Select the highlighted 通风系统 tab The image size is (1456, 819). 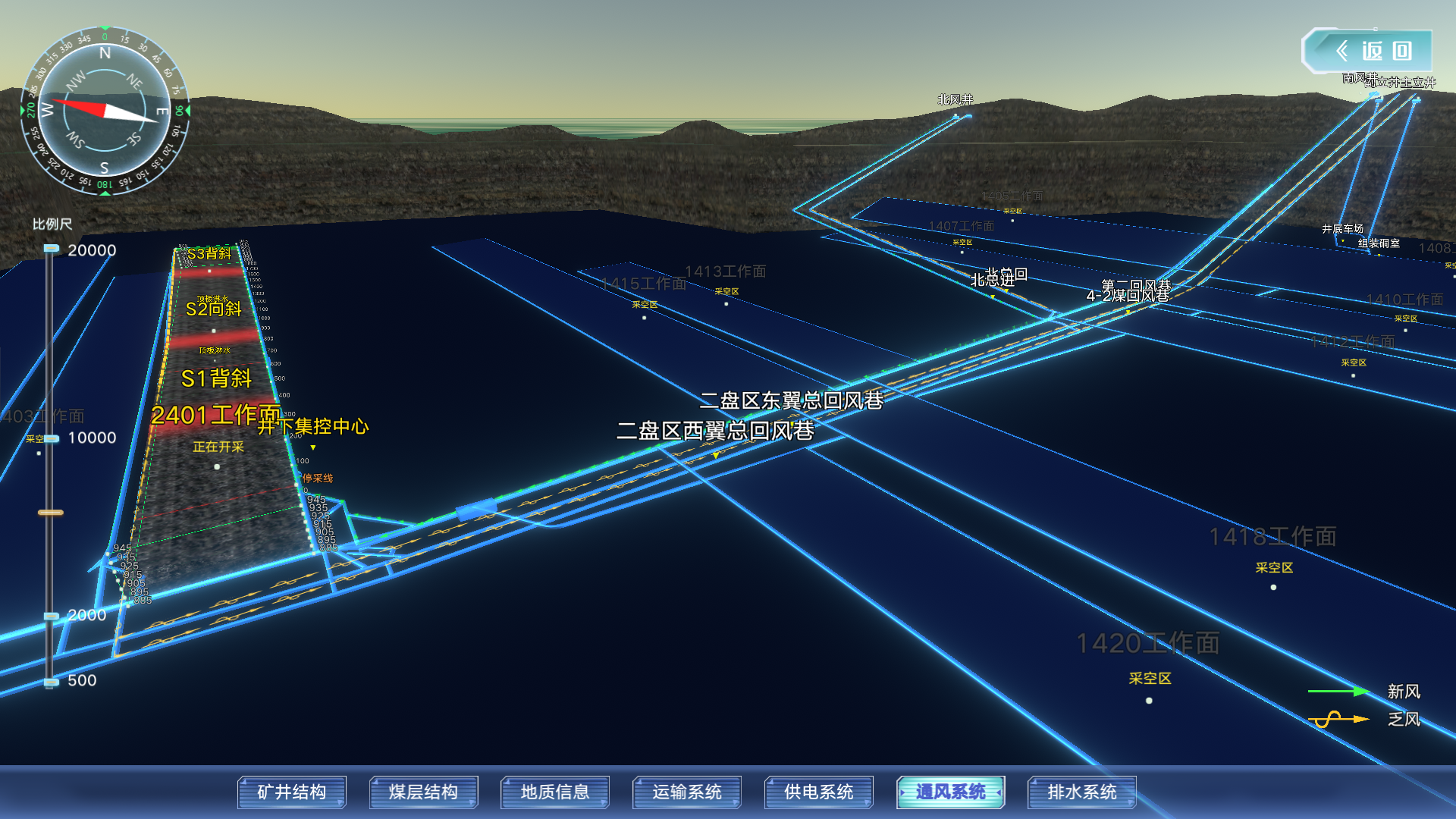950,792
